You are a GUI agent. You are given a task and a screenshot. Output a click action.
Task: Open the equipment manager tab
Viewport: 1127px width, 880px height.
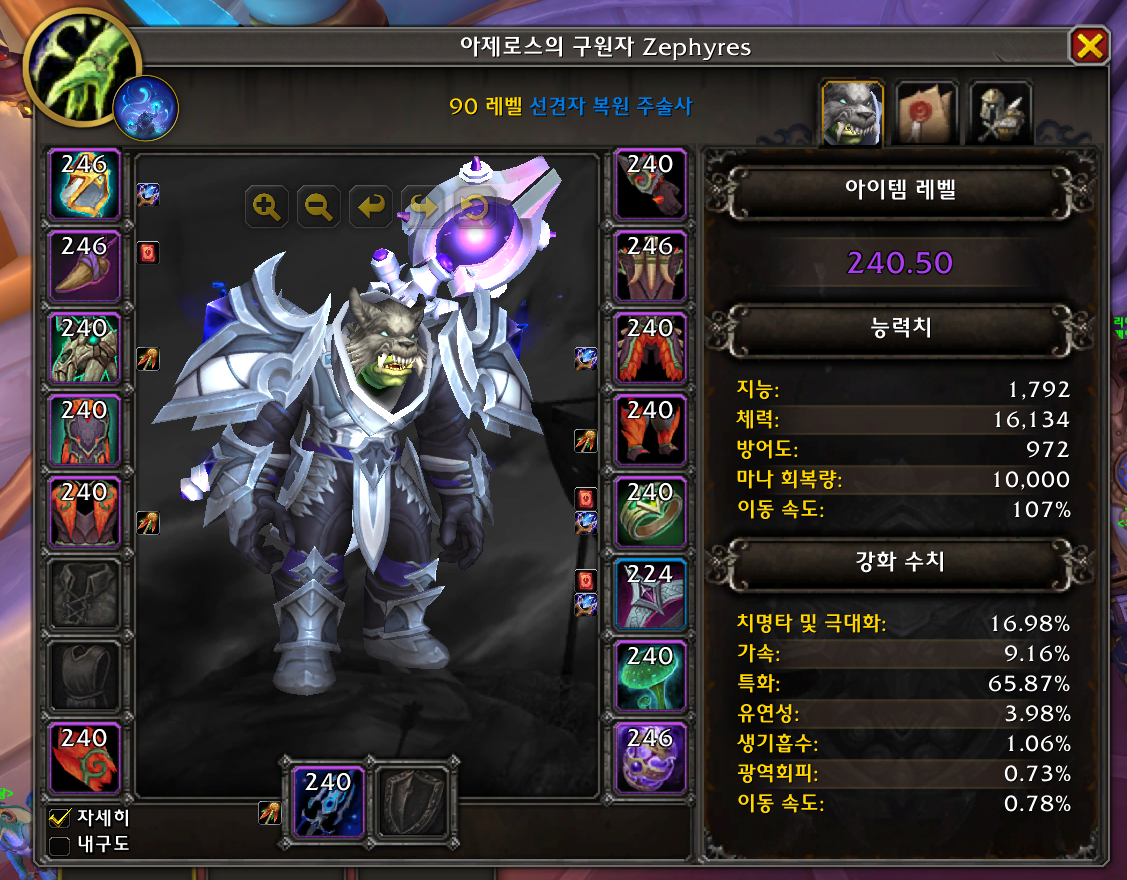[x=1000, y=113]
